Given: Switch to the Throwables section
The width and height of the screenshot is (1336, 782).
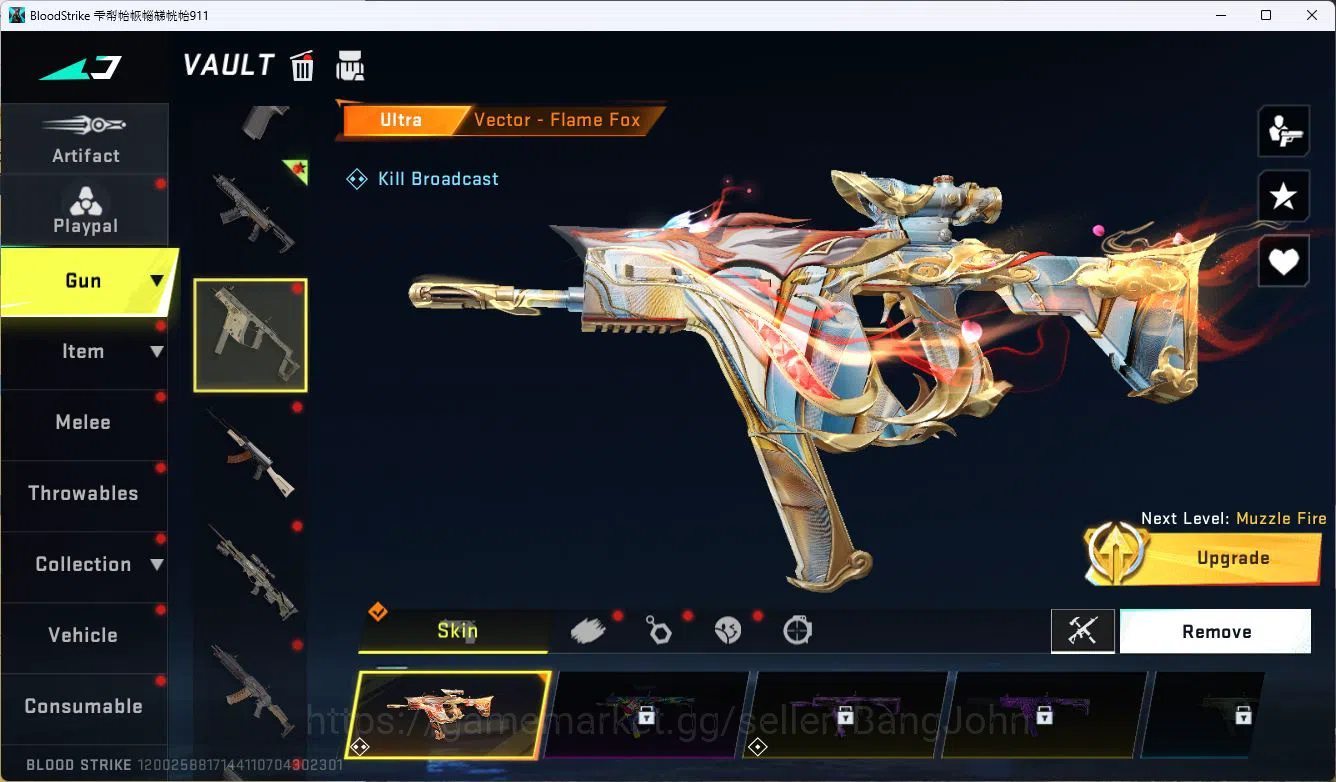Looking at the screenshot, I should tap(83, 493).
